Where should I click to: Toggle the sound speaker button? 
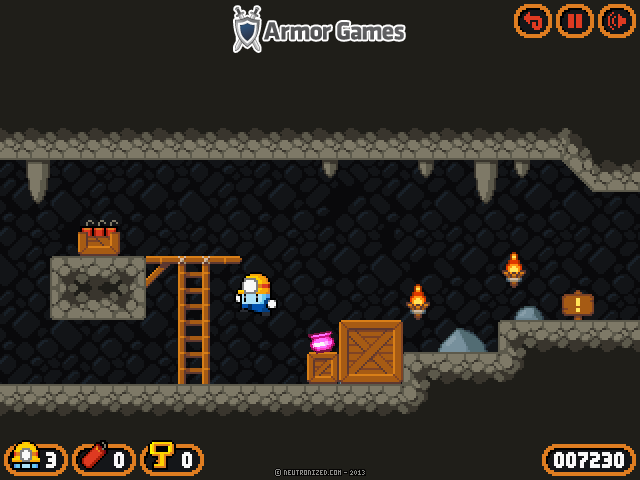[x=616, y=20]
